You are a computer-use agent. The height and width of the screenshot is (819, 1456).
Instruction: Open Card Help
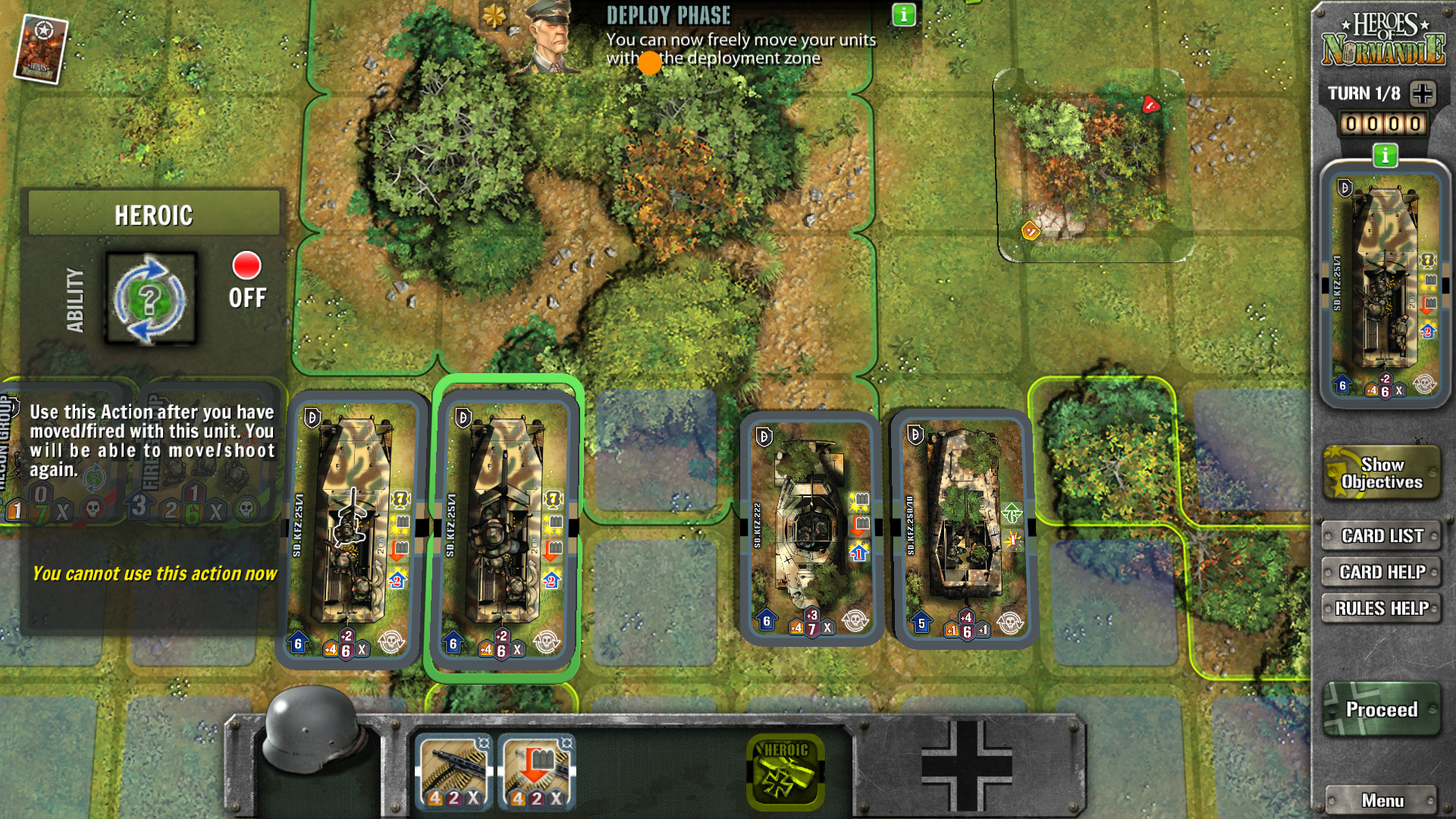tap(1381, 572)
